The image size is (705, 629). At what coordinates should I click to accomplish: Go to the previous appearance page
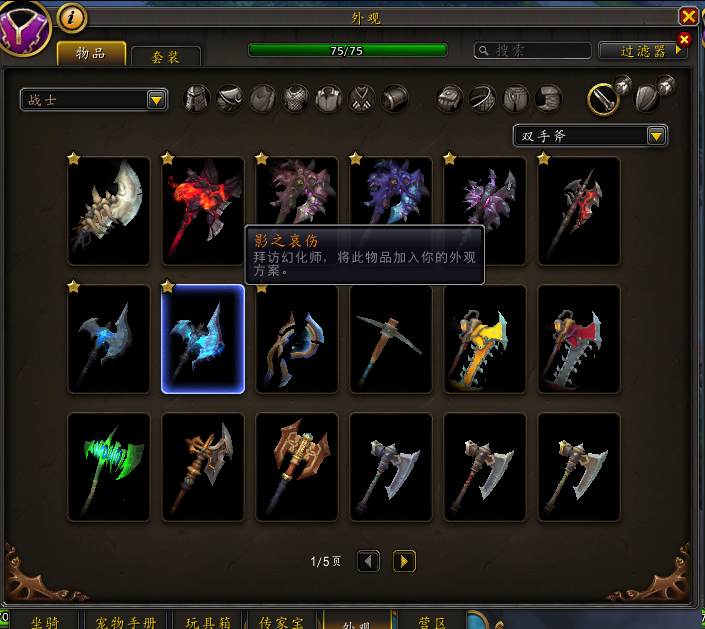[368, 561]
